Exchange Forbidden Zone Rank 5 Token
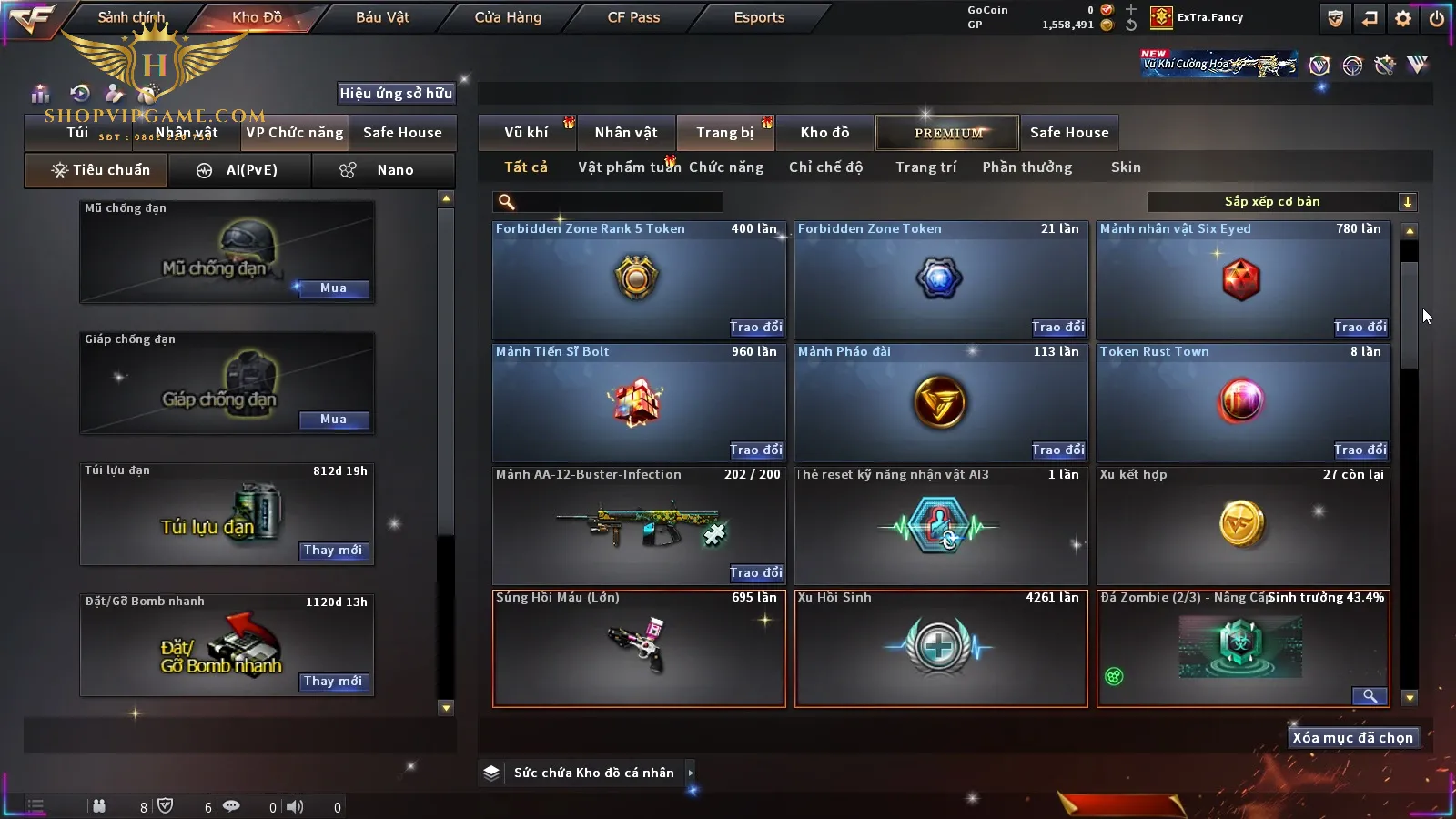 point(755,328)
